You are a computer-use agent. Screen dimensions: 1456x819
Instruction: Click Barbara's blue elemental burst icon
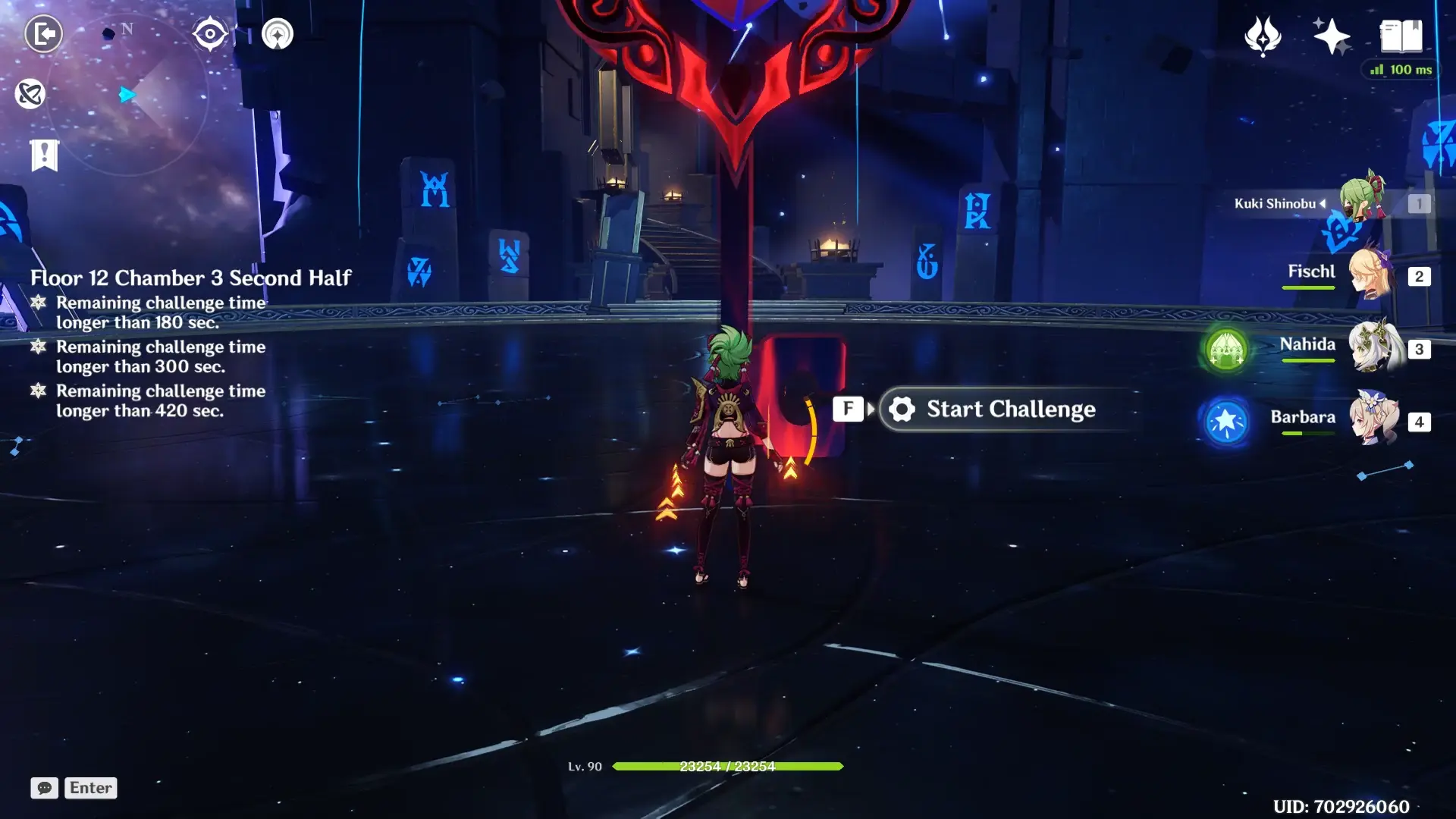pos(1226,422)
